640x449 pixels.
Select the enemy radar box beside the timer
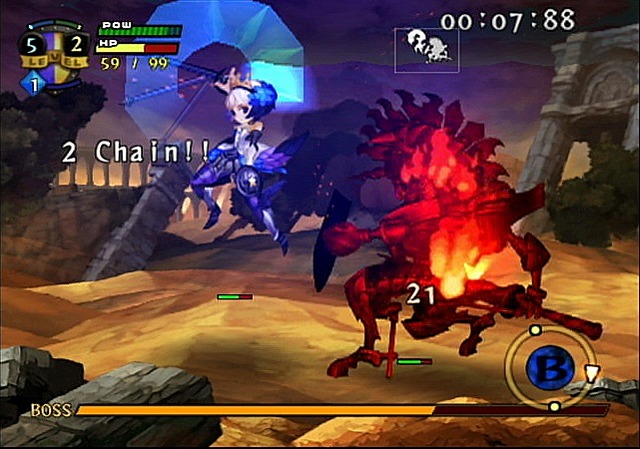[x=427, y=48]
